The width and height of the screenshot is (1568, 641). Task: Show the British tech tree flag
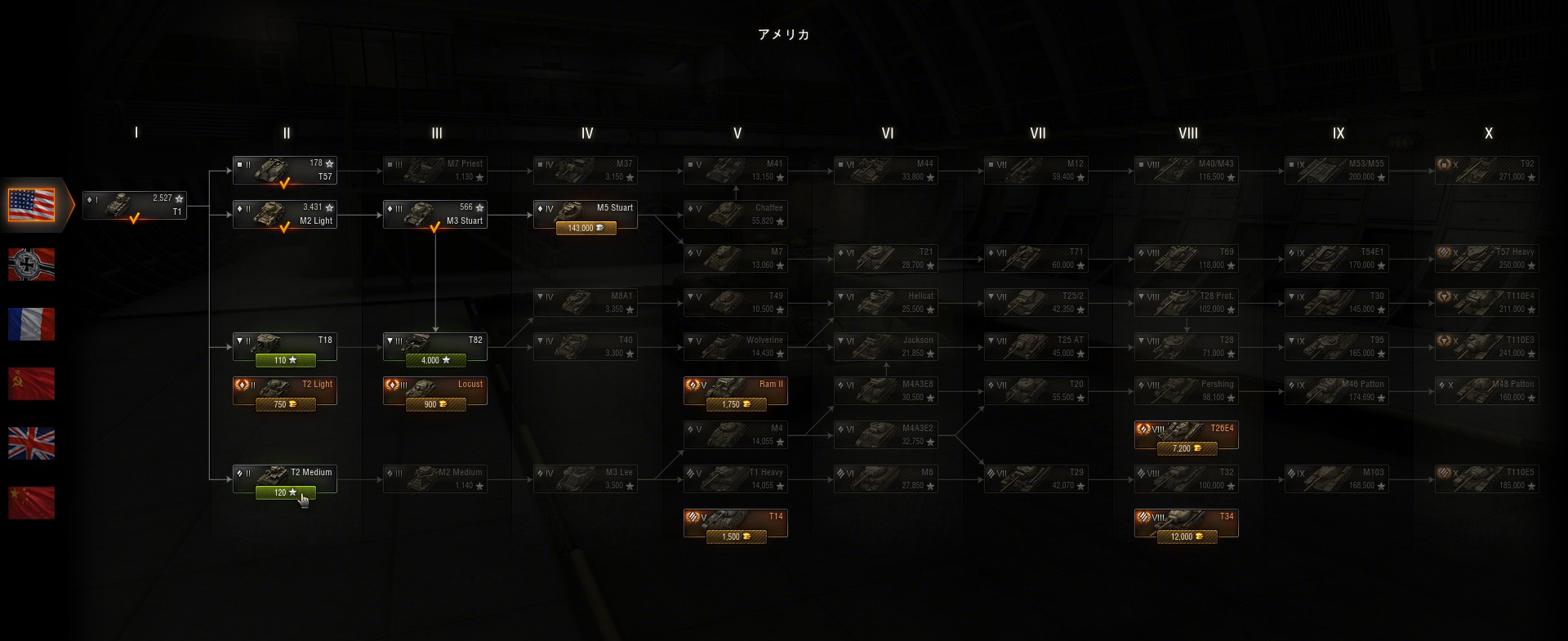pos(32,443)
